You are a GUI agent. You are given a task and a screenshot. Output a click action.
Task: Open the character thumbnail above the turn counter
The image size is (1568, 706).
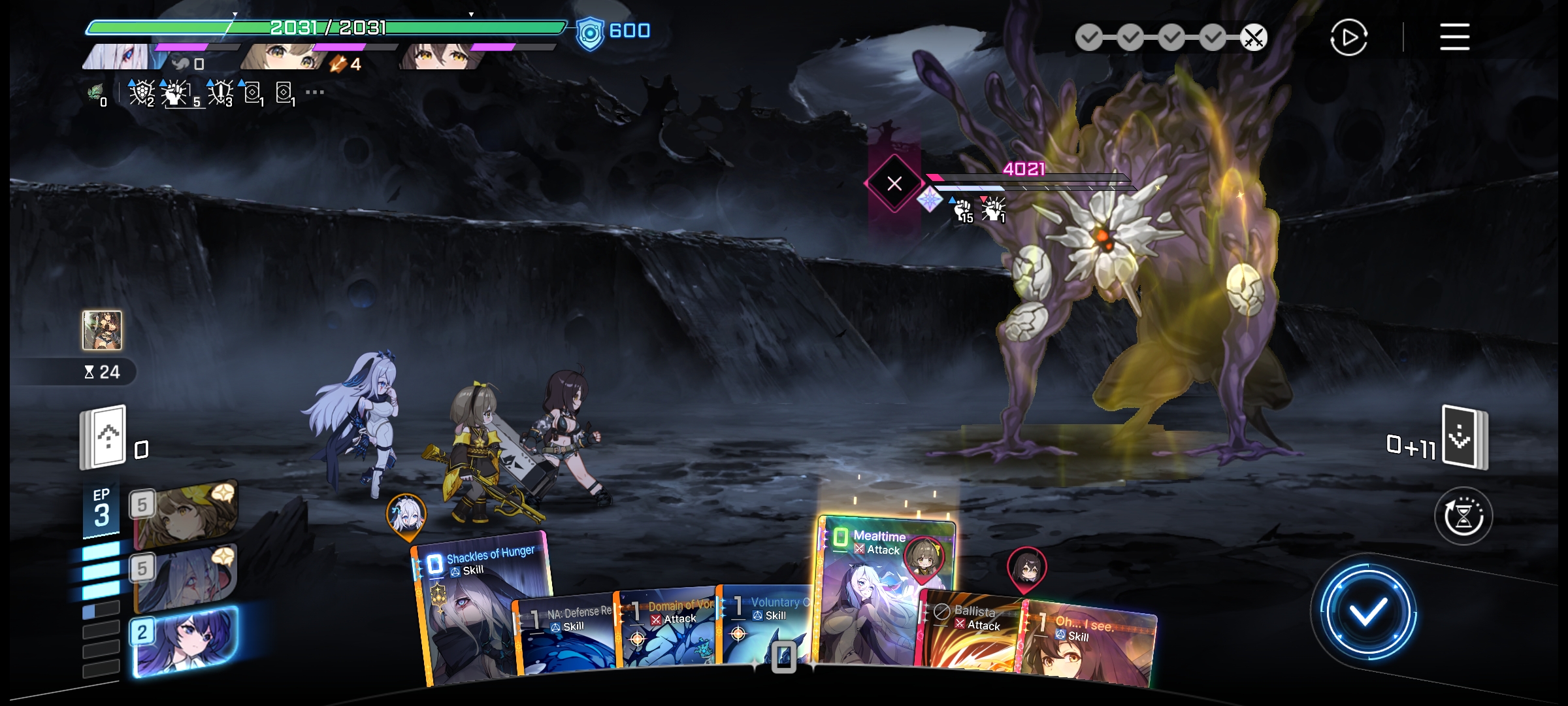click(x=102, y=330)
